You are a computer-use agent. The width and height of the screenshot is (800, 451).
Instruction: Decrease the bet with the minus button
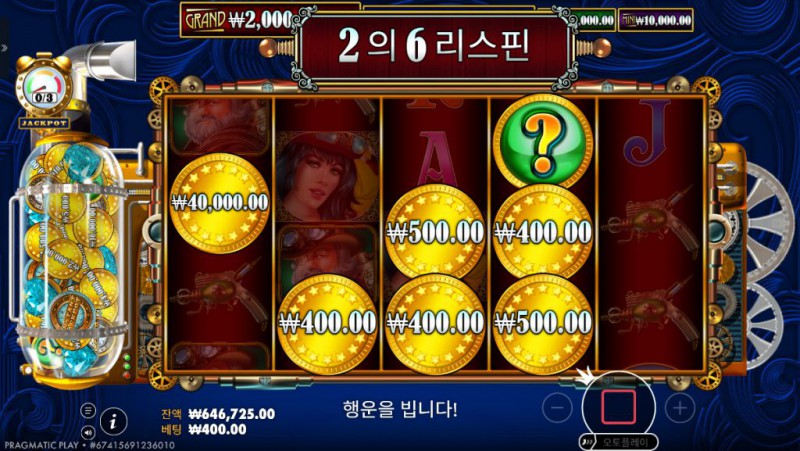point(561,407)
